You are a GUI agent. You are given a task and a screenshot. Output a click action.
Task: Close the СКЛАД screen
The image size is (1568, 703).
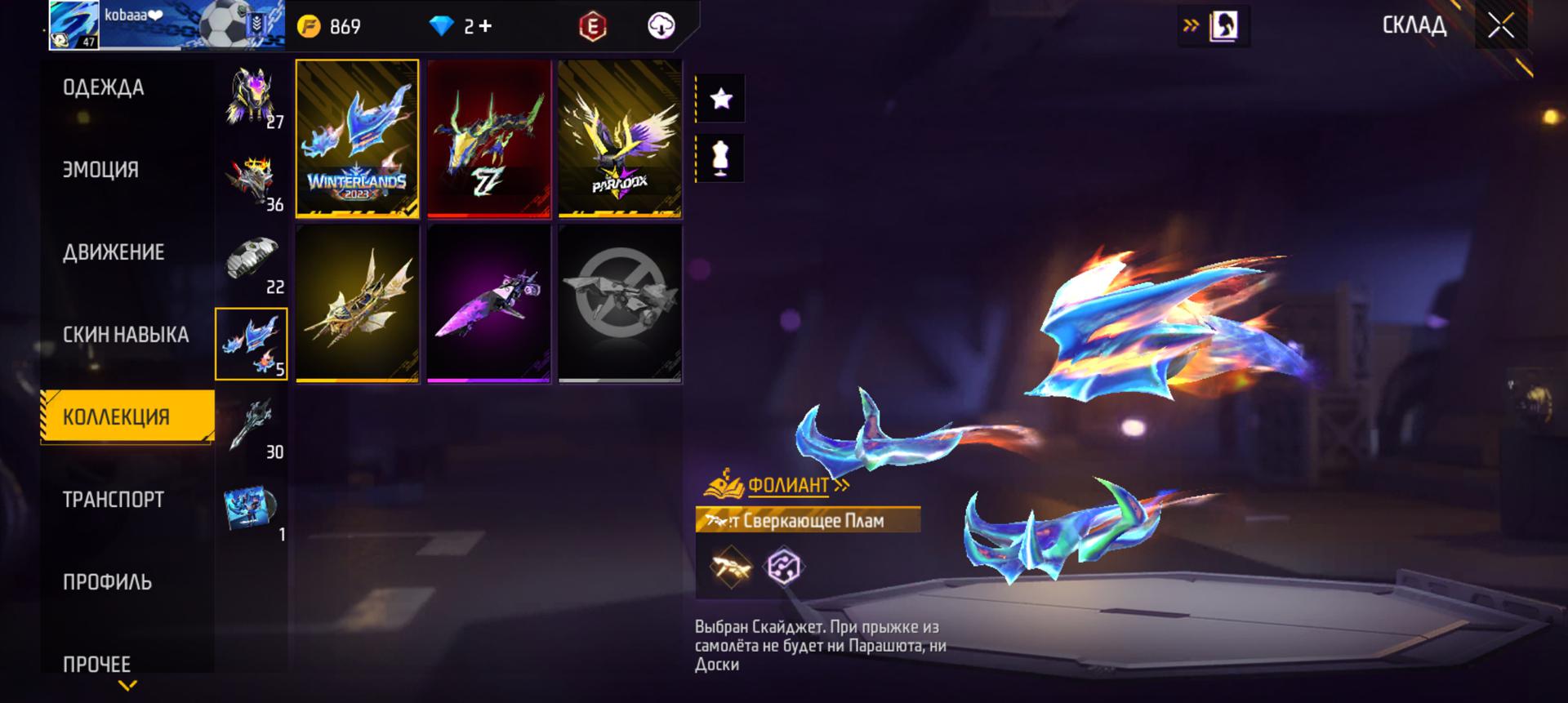(x=1501, y=26)
